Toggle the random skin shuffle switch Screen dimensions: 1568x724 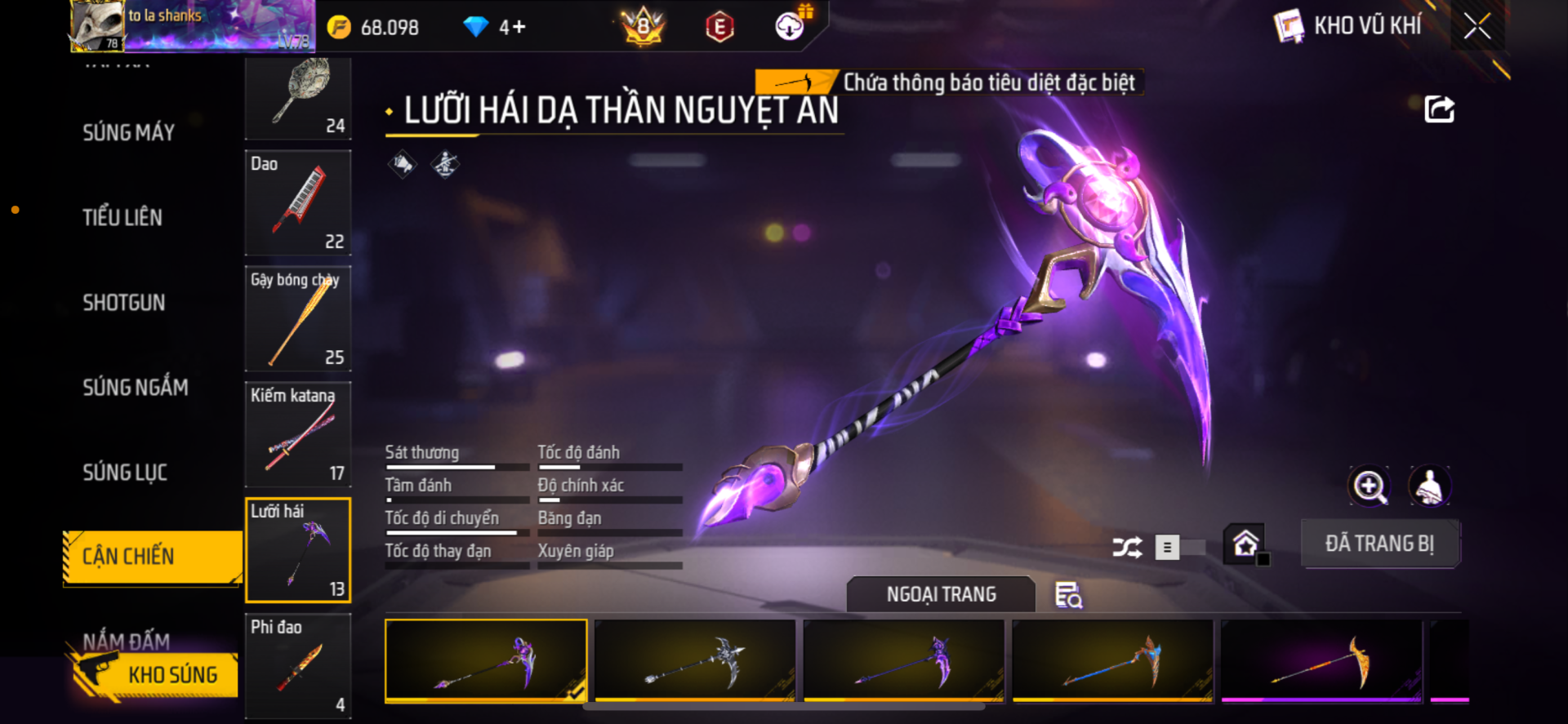coord(1180,548)
